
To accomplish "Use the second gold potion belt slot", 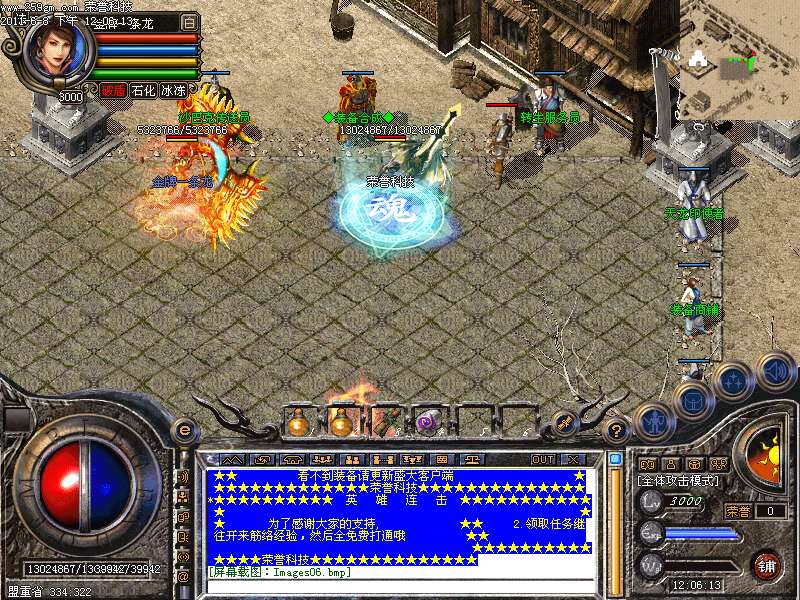I will (341, 424).
